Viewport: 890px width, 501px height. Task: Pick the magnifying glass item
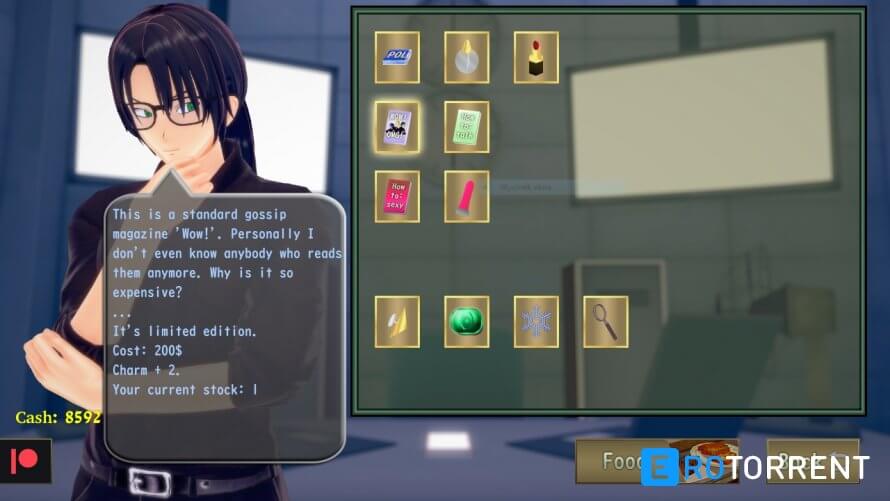click(x=605, y=321)
